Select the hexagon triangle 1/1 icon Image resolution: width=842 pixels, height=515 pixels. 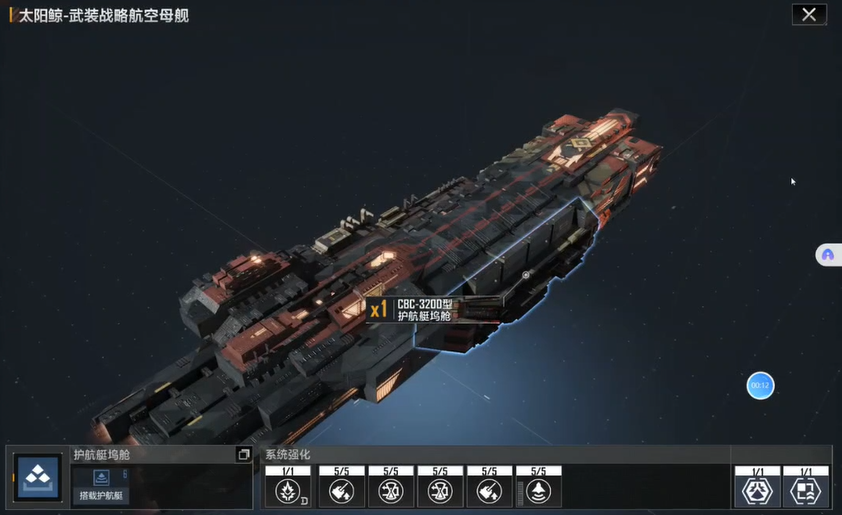click(757, 491)
